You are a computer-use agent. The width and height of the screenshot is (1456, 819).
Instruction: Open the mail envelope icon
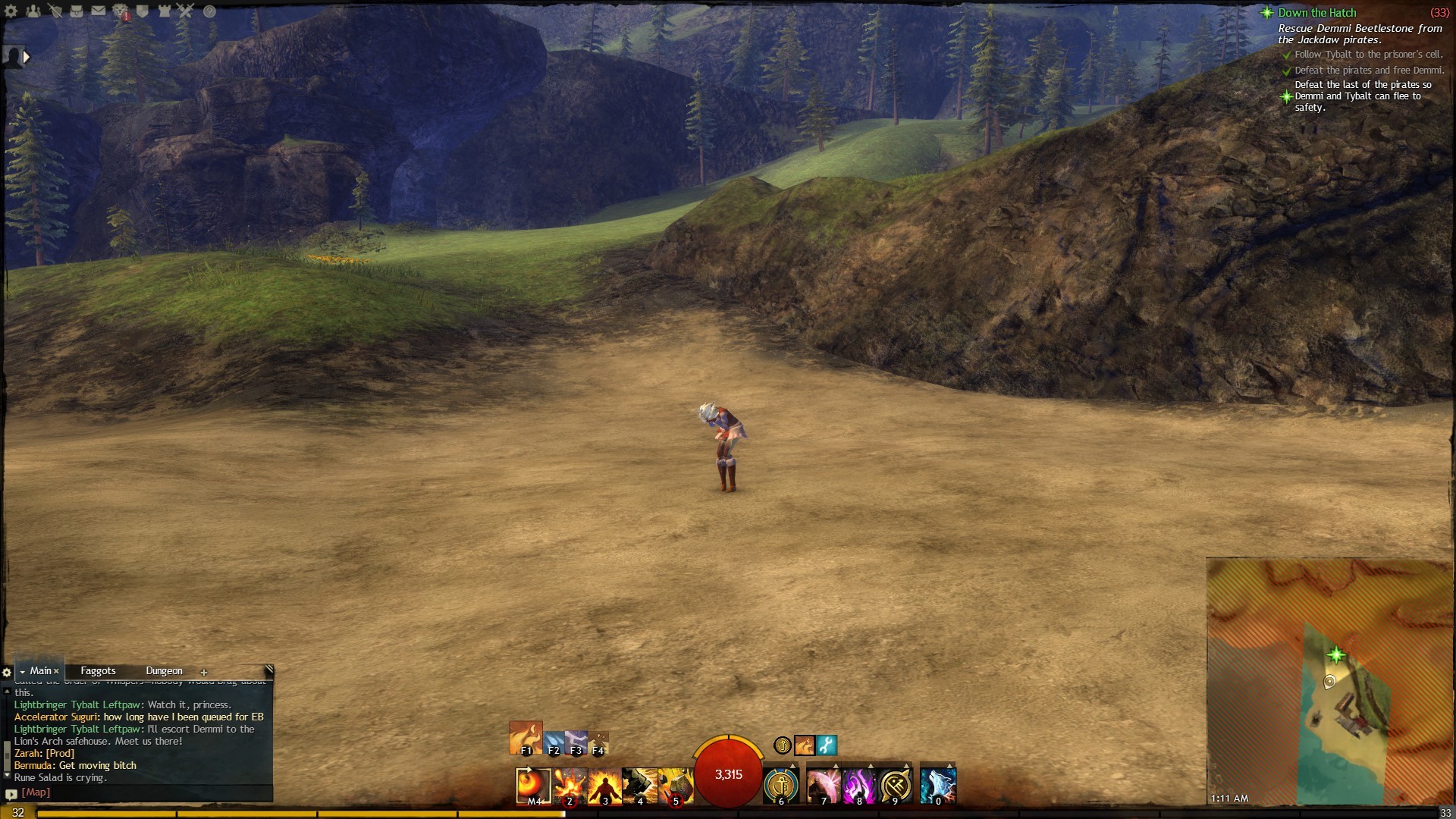pos(99,11)
